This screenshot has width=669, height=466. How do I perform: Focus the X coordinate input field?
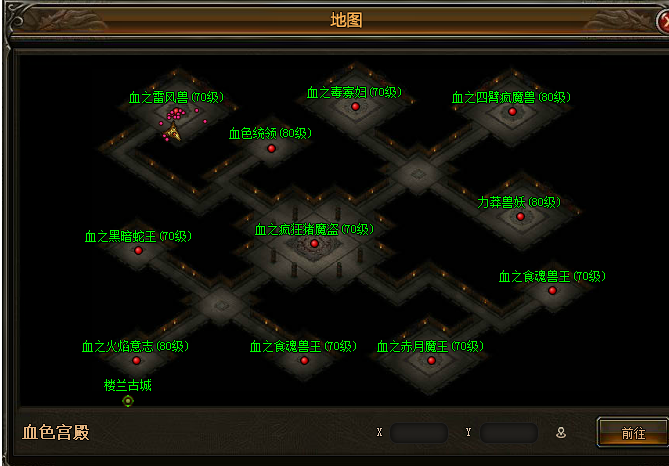point(418,433)
